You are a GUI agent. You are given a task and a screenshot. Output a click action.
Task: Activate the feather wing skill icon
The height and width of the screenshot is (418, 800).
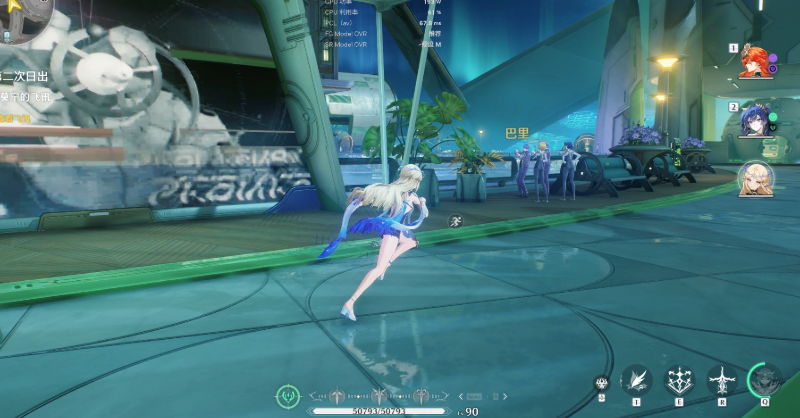tap(636, 380)
